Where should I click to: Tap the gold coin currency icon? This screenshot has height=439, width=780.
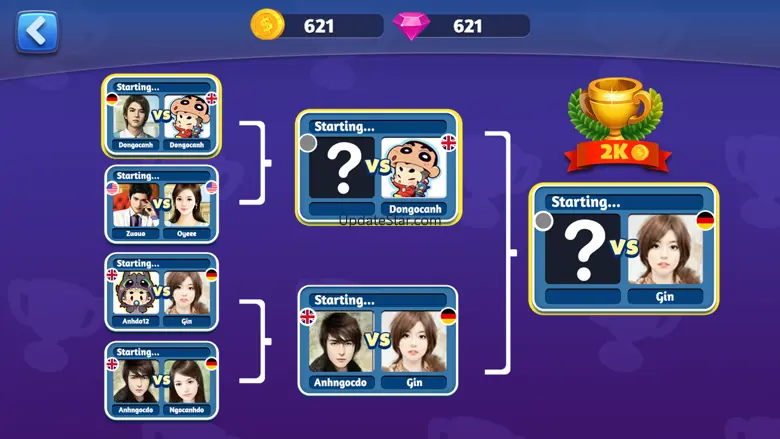[x=267, y=26]
